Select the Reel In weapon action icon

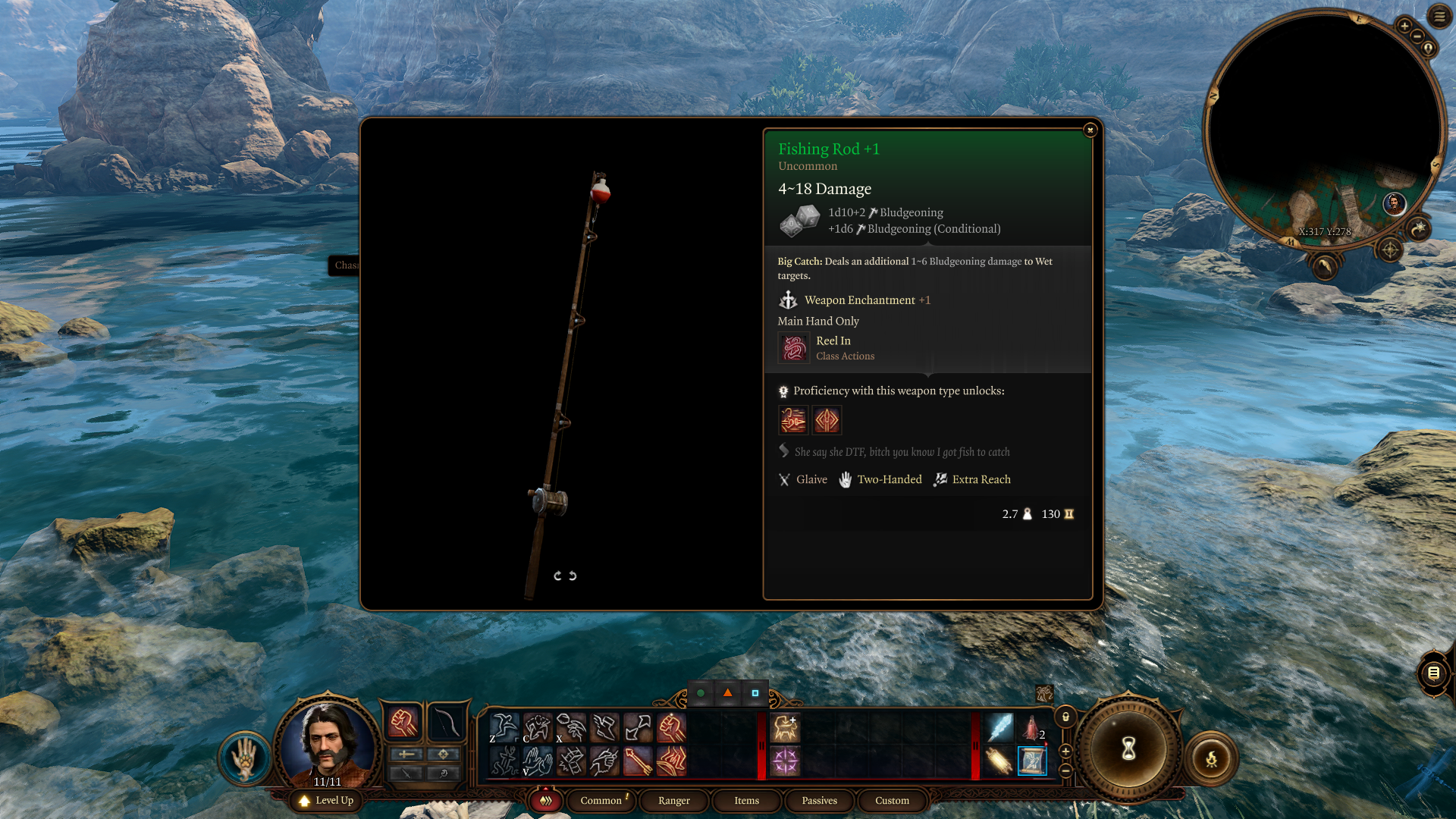point(794,348)
